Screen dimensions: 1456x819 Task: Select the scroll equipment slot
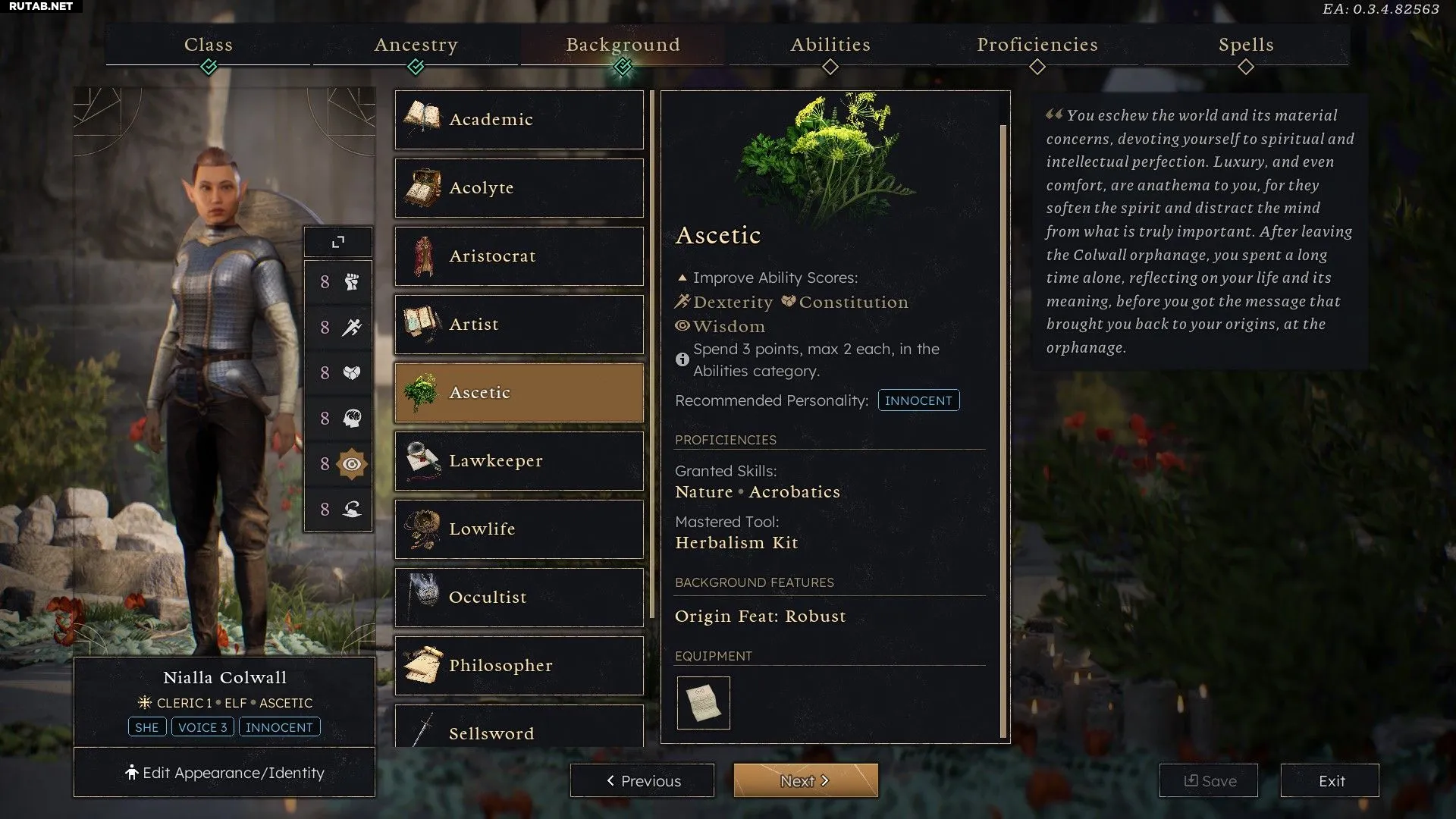click(x=703, y=703)
